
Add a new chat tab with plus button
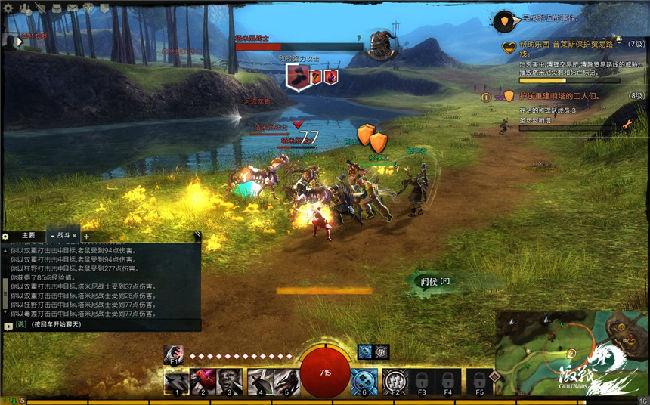click(x=85, y=235)
